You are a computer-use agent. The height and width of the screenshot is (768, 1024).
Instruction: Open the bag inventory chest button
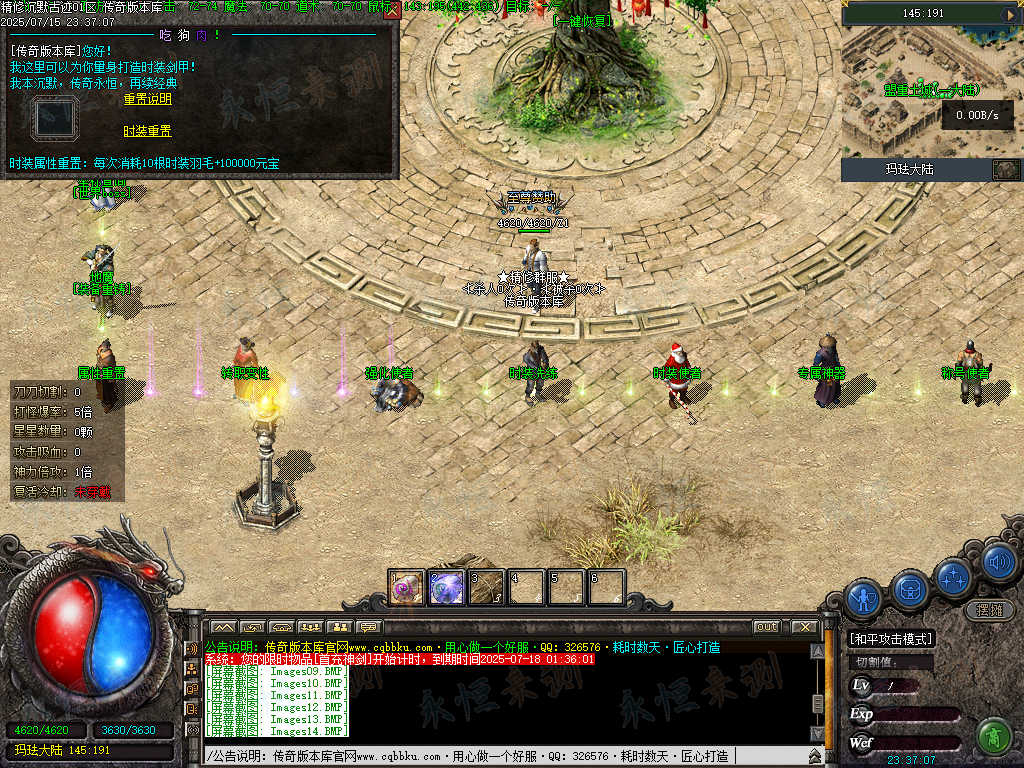(910, 588)
